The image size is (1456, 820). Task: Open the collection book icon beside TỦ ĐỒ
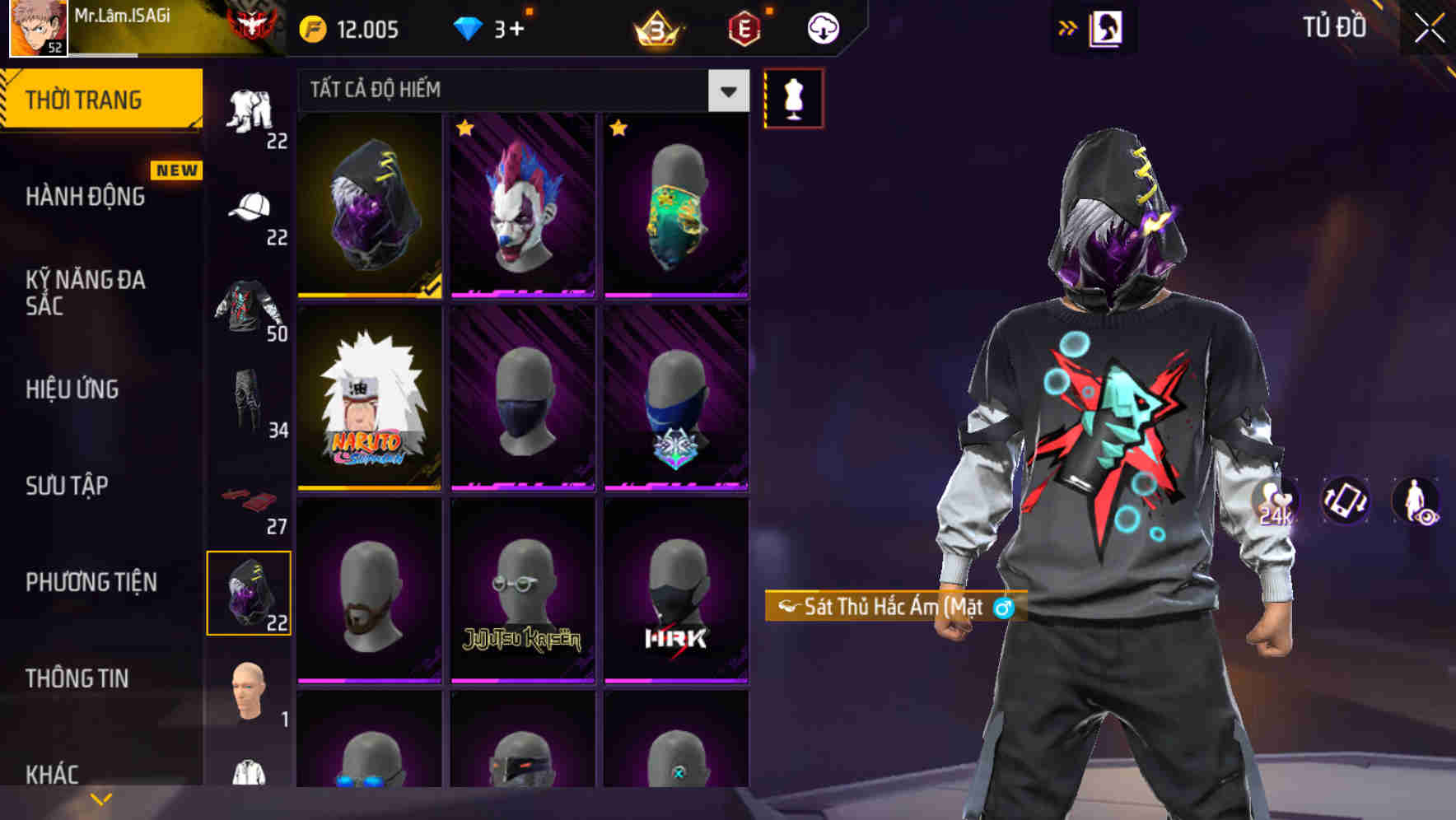1107,27
